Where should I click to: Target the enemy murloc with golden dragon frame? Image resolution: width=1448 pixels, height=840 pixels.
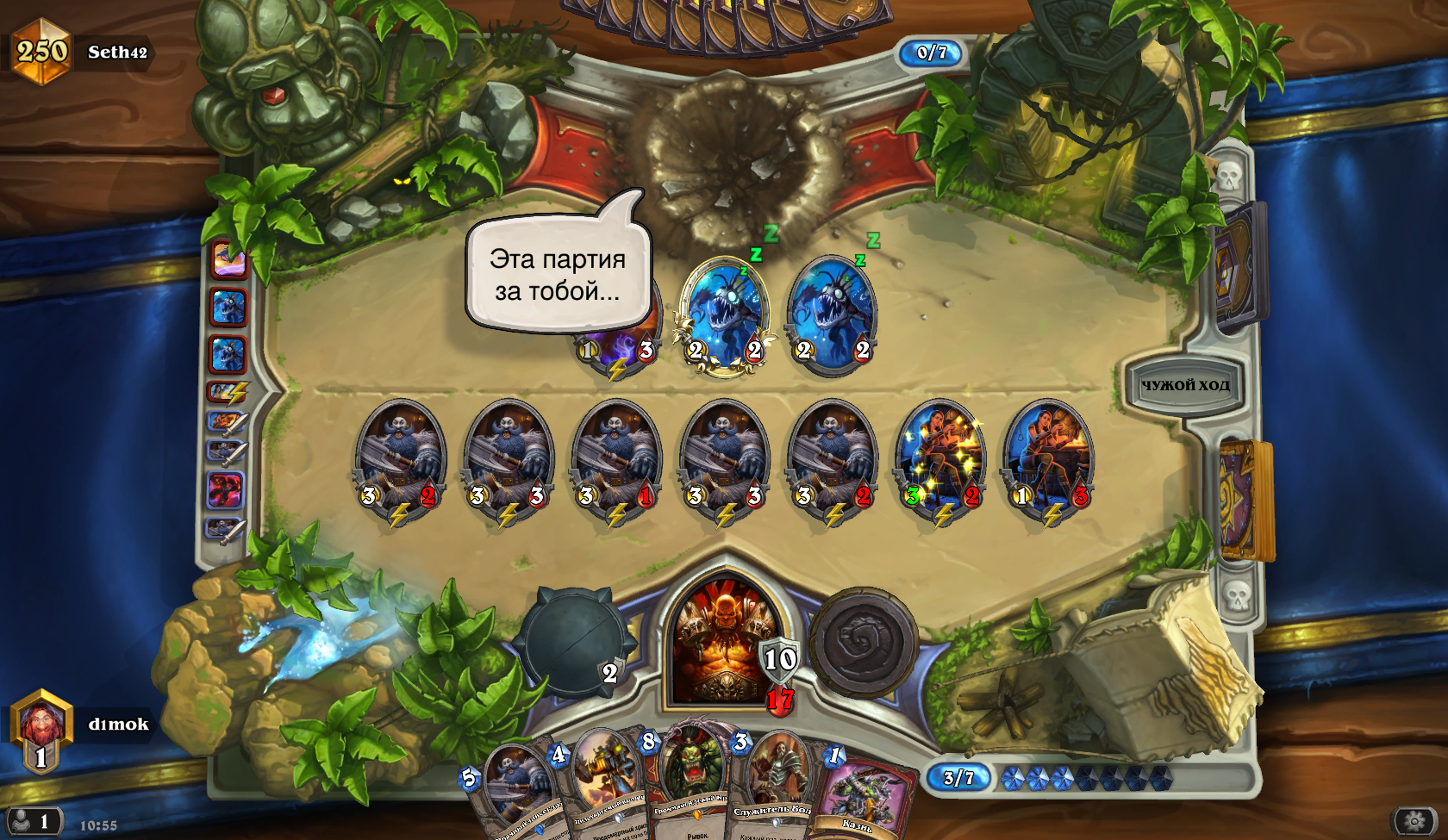click(725, 314)
